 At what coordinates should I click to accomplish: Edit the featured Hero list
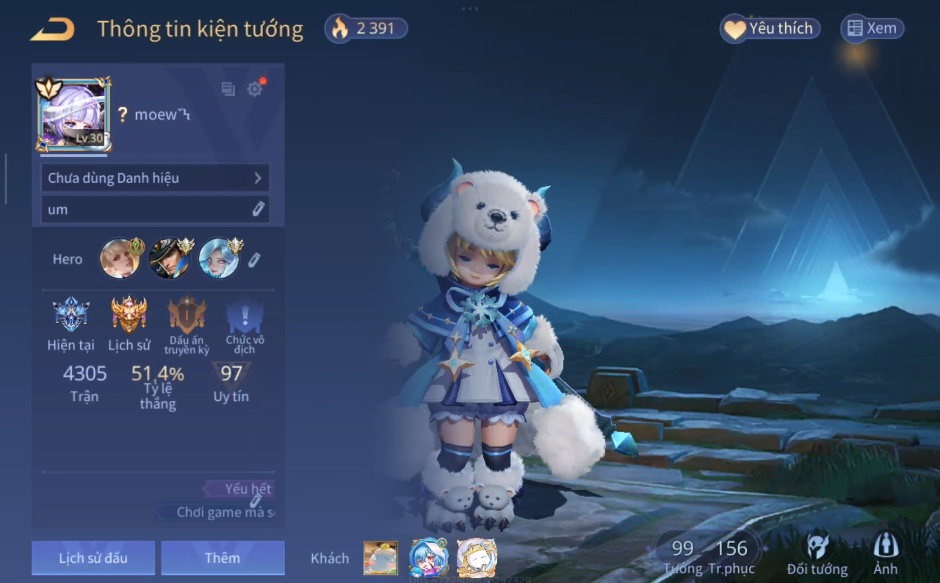(x=255, y=260)
